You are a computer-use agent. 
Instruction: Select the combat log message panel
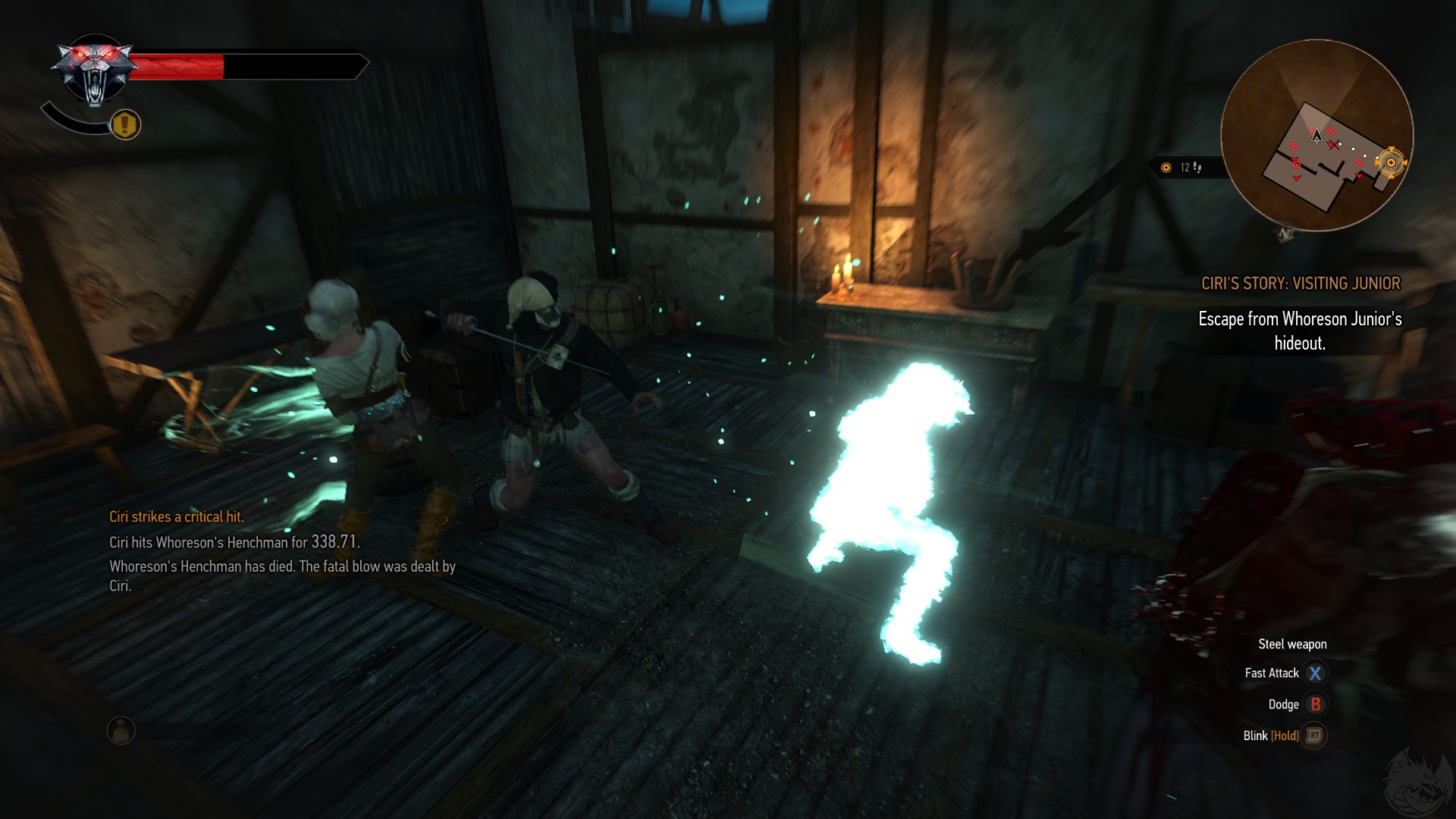tap(282, 551)
